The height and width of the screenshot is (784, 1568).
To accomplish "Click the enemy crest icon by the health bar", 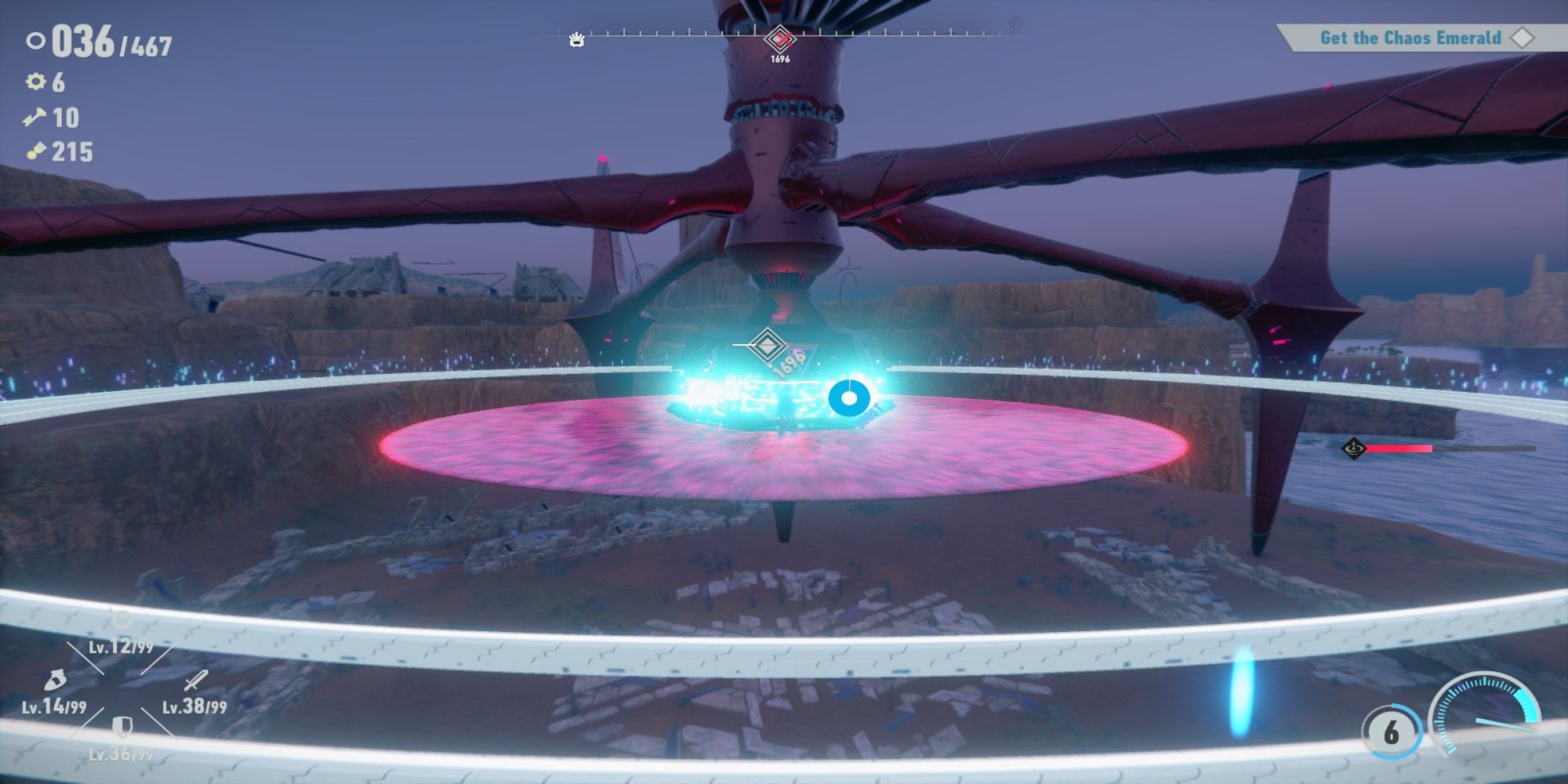I will click(1354, 448).
